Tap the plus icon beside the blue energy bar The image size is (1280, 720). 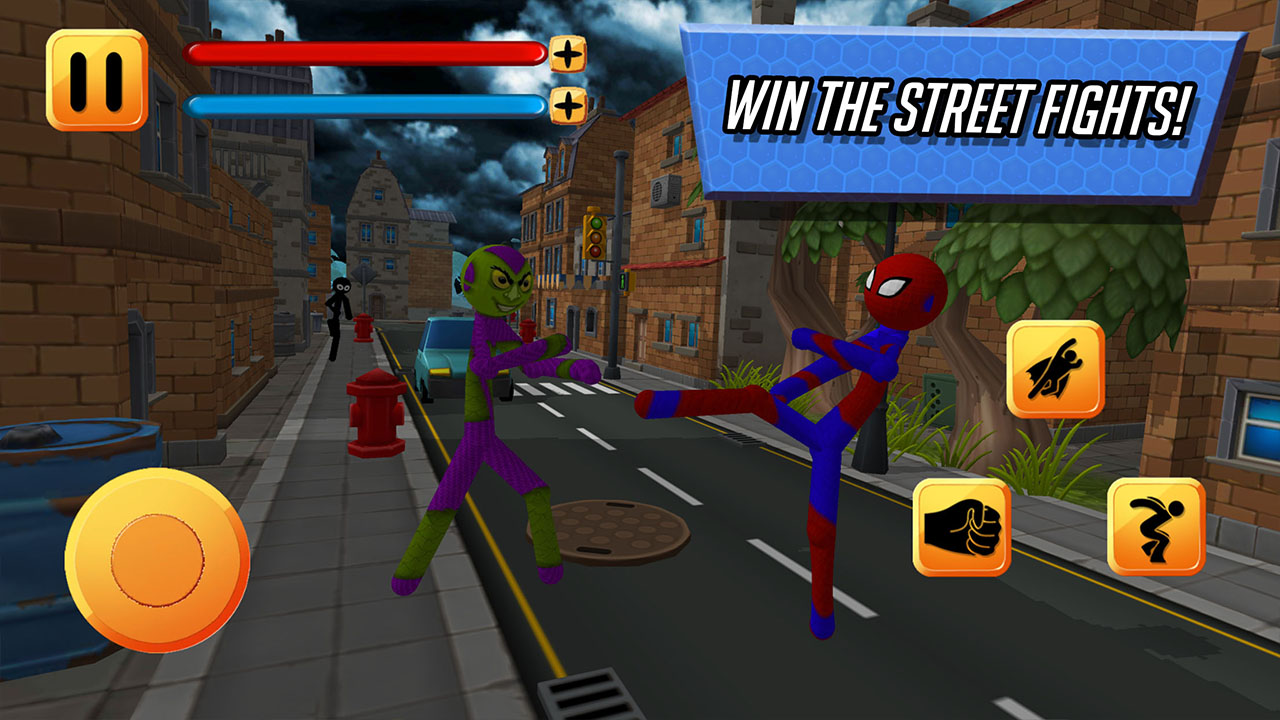point(568,102)
